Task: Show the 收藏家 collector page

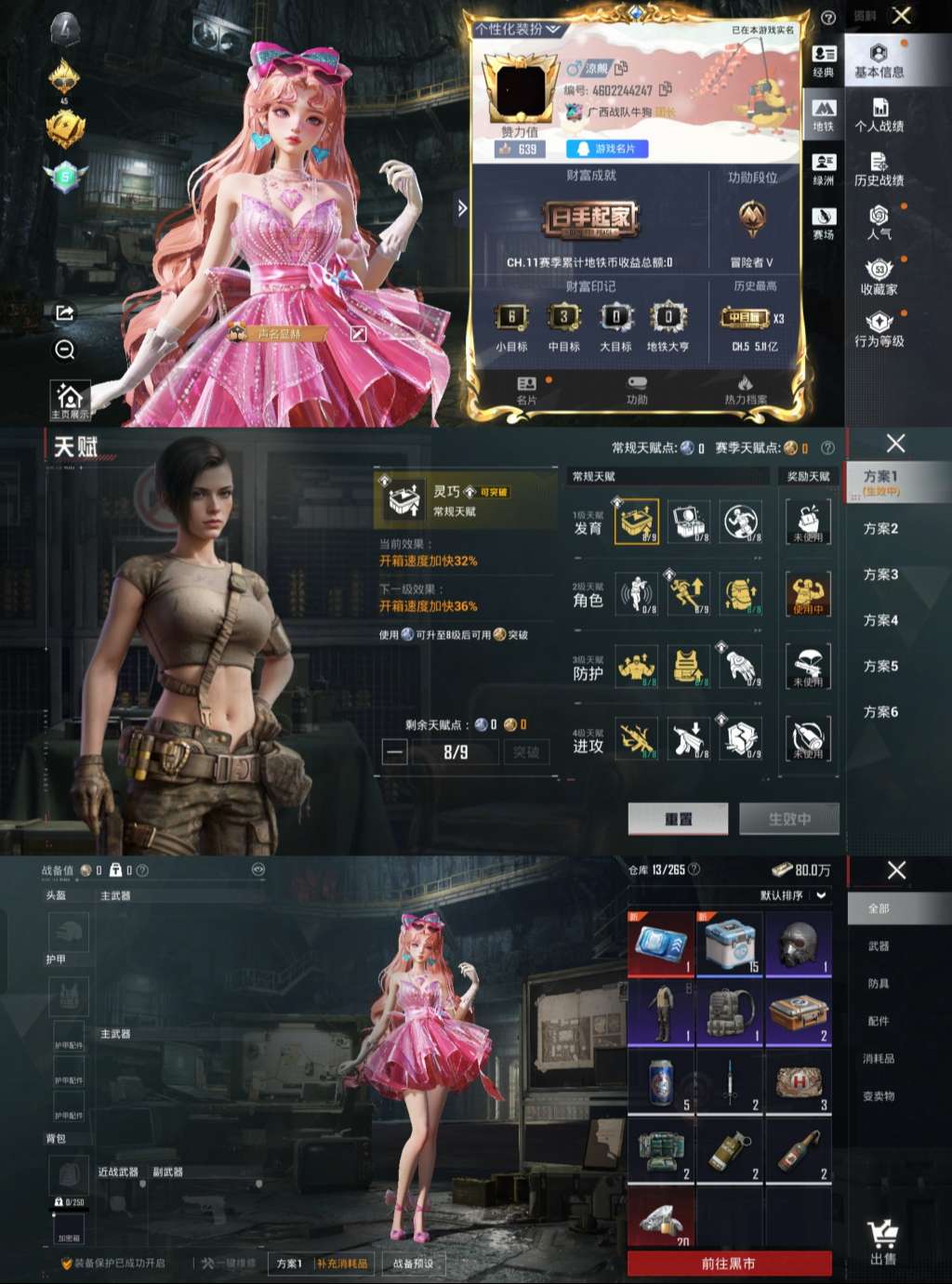Action: pyautogui.click(x=879, y=278)
